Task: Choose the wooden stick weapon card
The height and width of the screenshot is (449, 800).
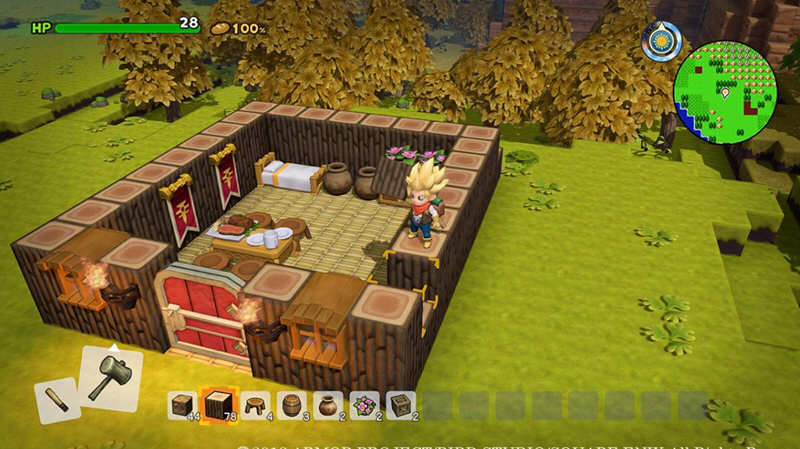Action: point(57,400)
